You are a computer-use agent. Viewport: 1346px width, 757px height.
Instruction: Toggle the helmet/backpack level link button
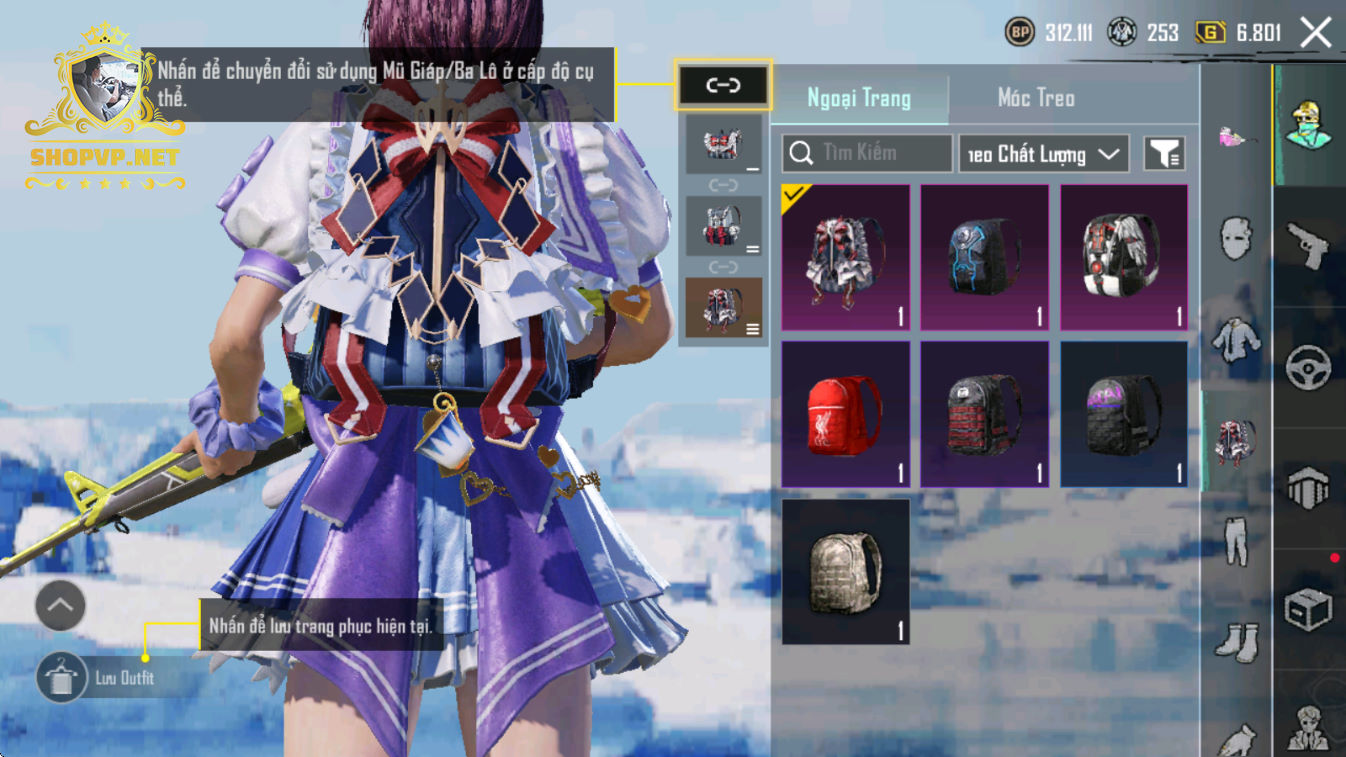[x=723, y=85]
